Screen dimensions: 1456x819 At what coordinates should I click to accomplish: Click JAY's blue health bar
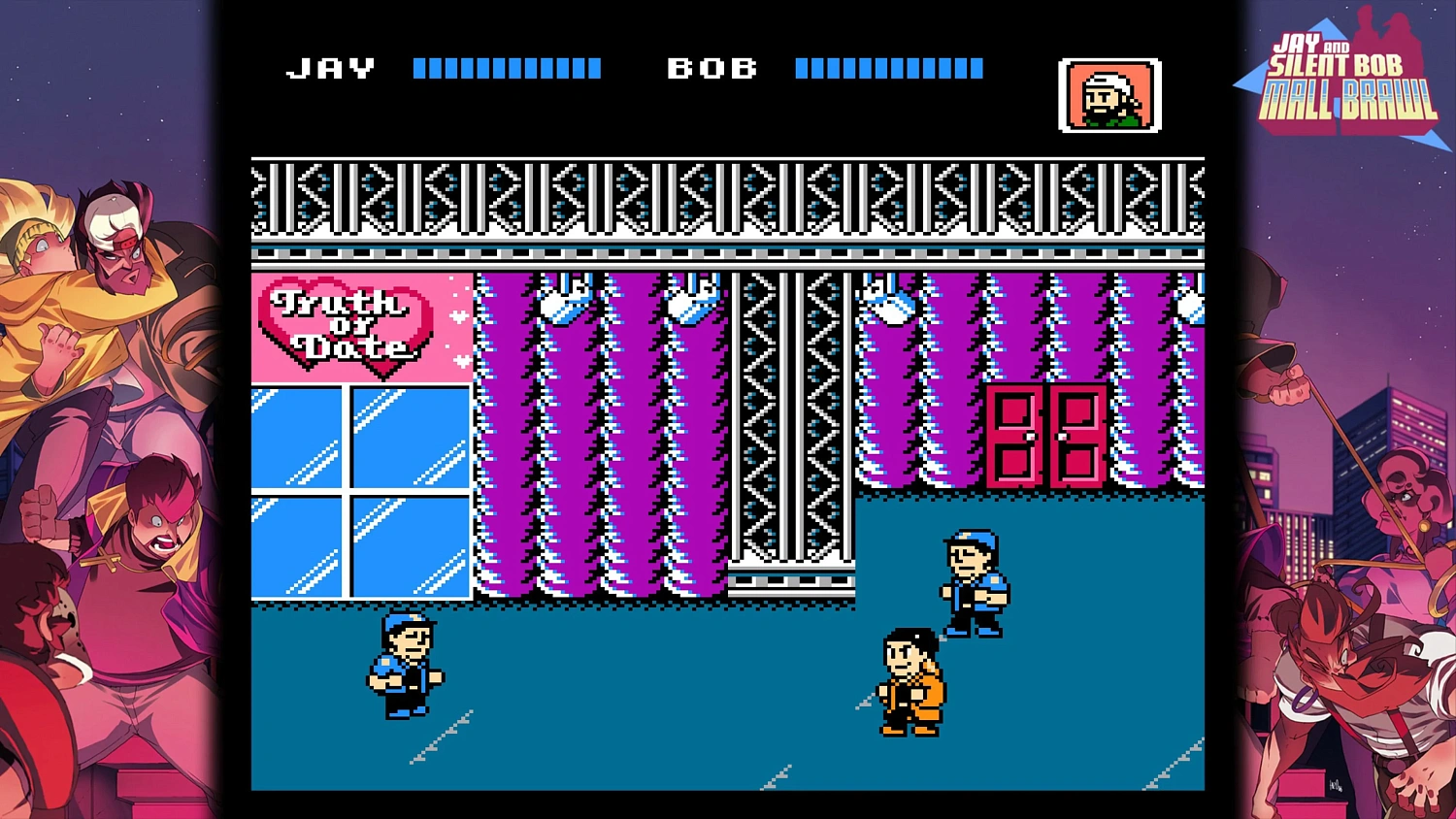click(505, 66)
